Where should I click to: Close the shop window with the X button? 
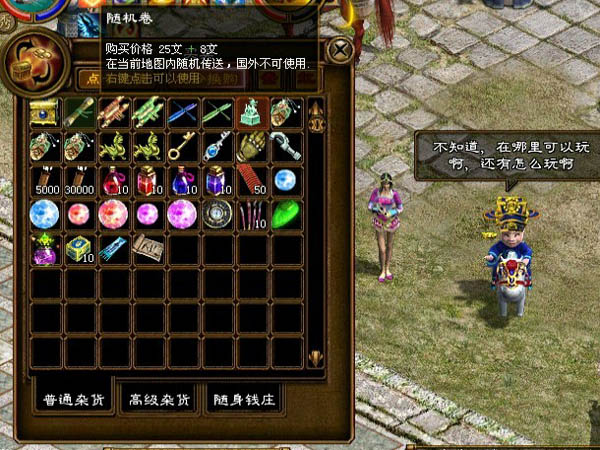coord(342,50)
